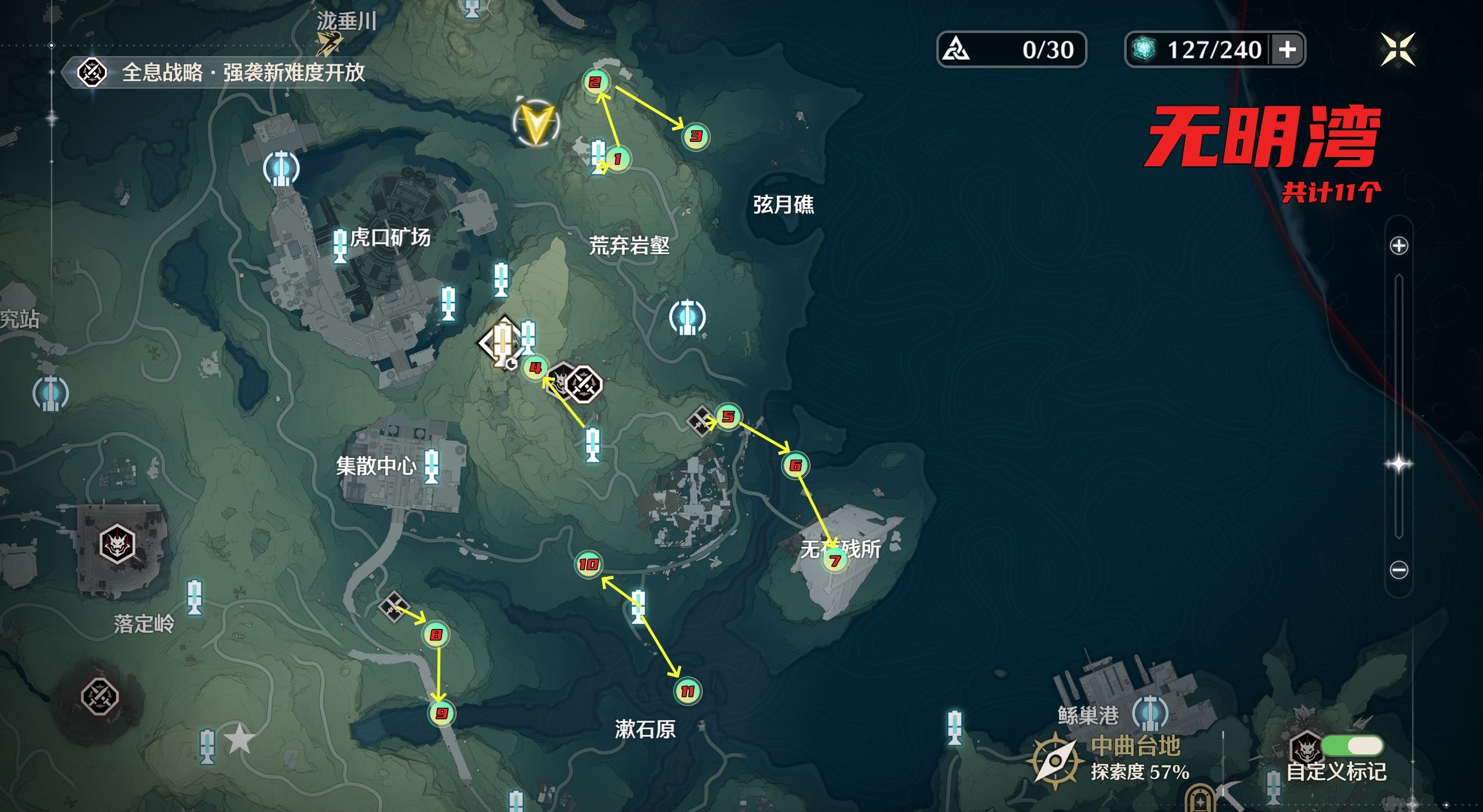Select the red demon boss marker above 落定岭
Image resolution: width=1483 pixels, height=812 pixels.
point(117,544)
